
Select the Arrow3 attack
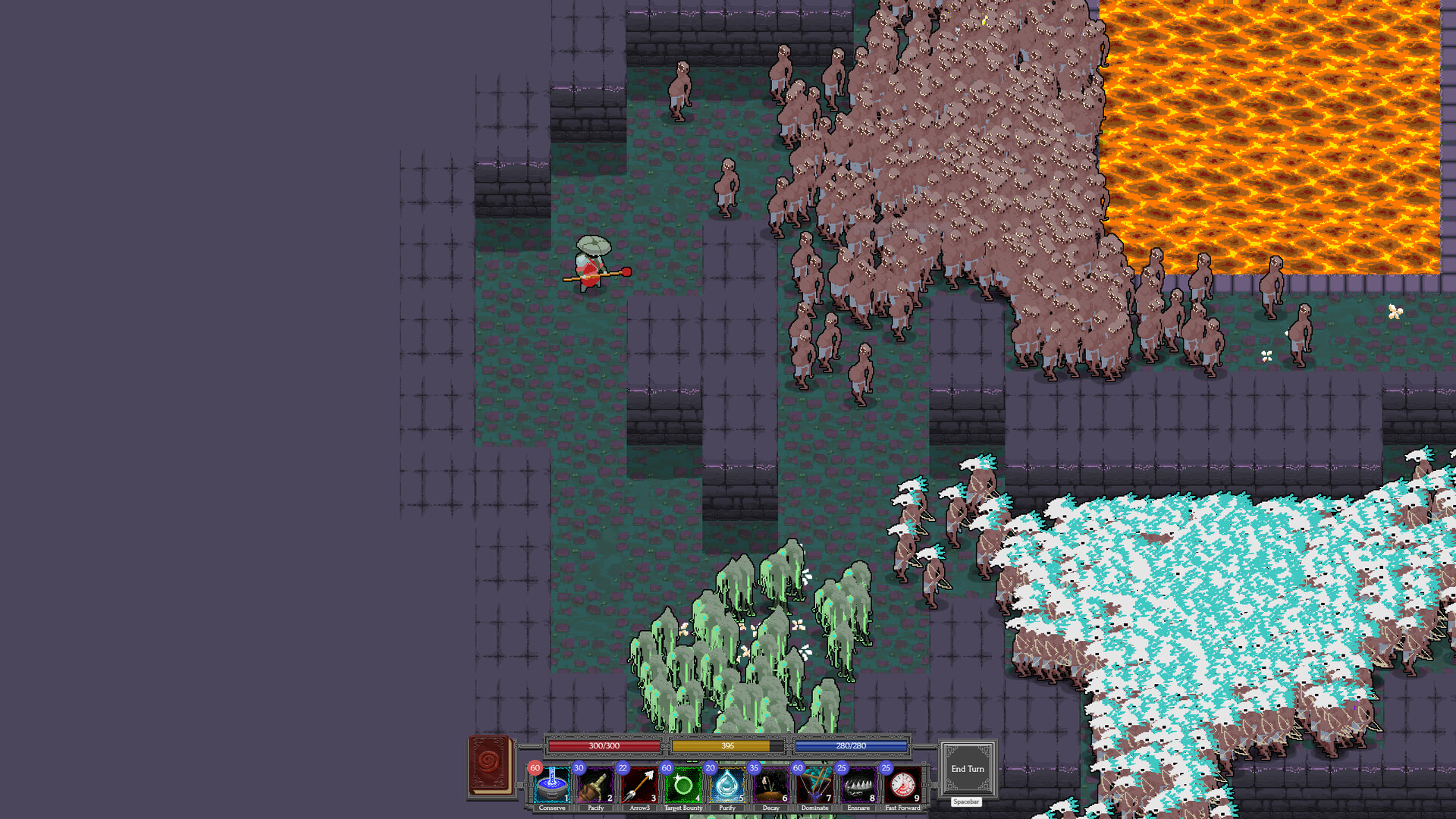point(640,786)
